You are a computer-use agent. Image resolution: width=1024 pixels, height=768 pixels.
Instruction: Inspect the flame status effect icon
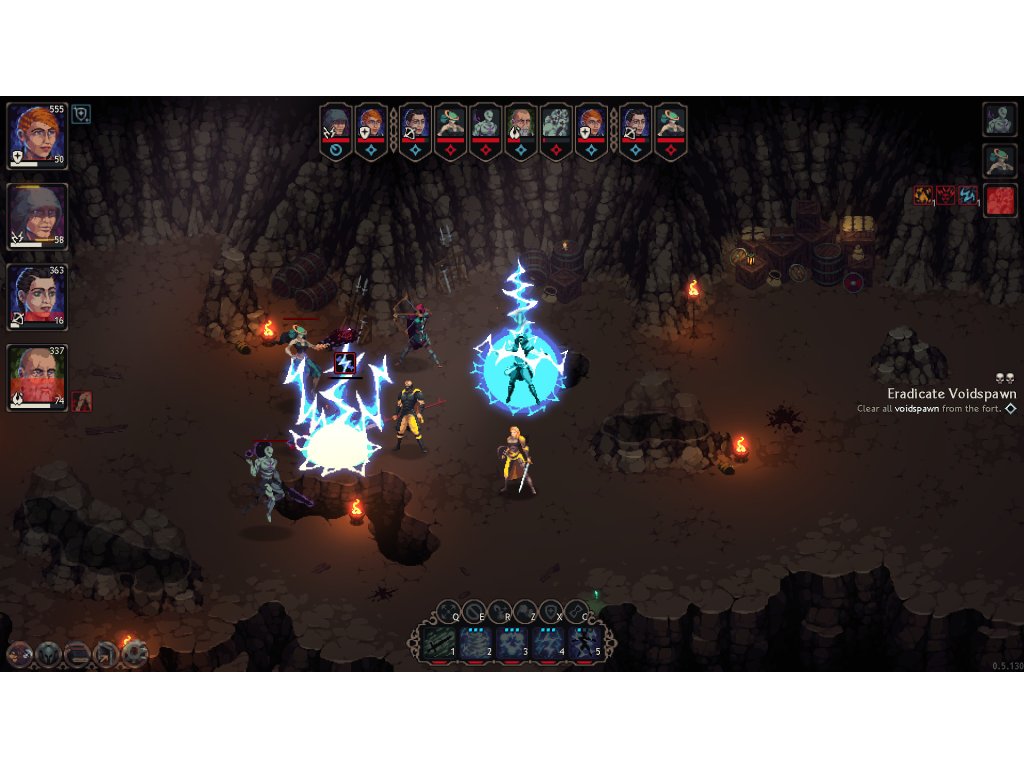tap(924, 196)
